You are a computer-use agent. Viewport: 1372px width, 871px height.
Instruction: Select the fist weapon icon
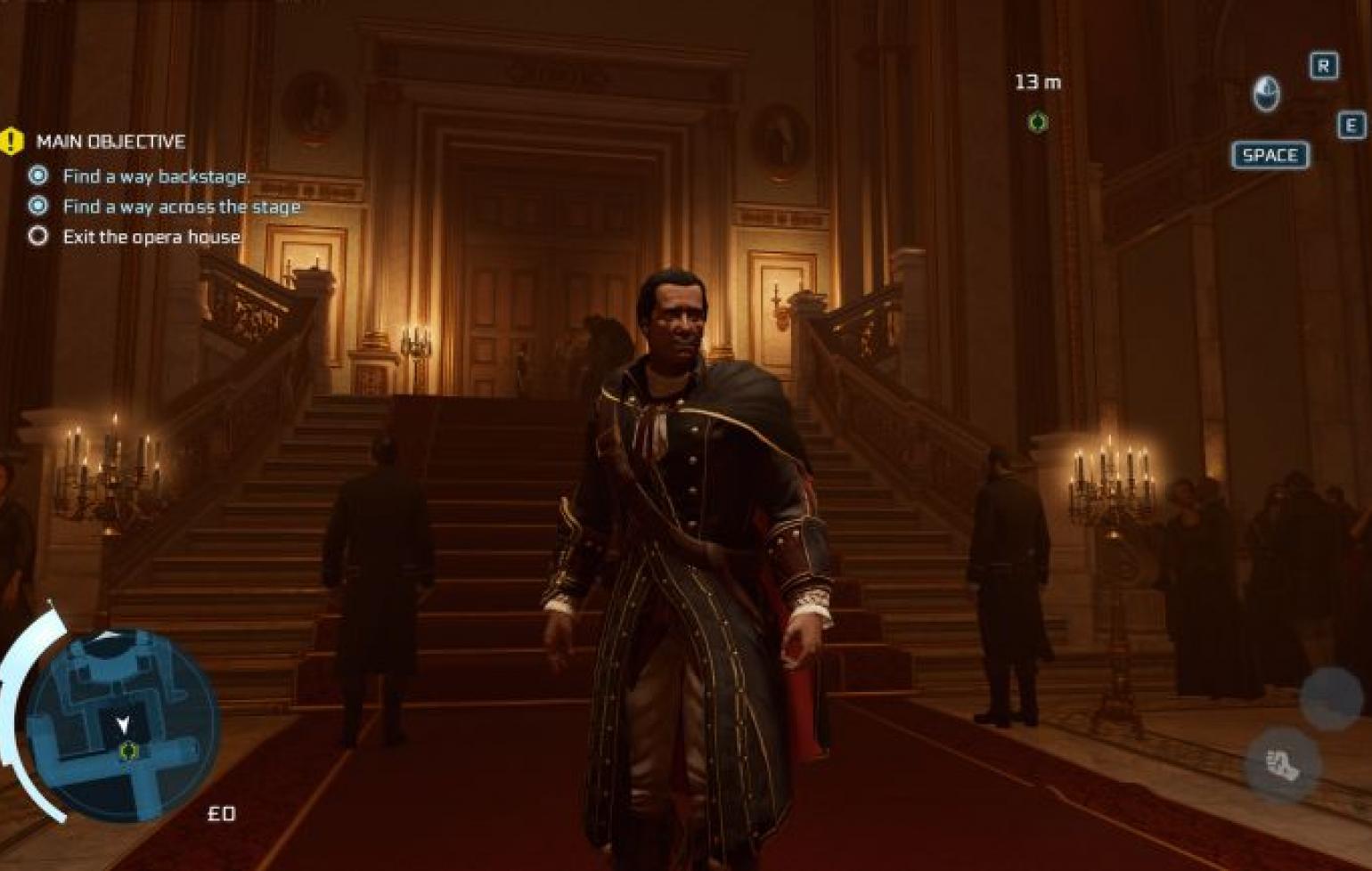pyautogui.click(x=1282, y=764)
